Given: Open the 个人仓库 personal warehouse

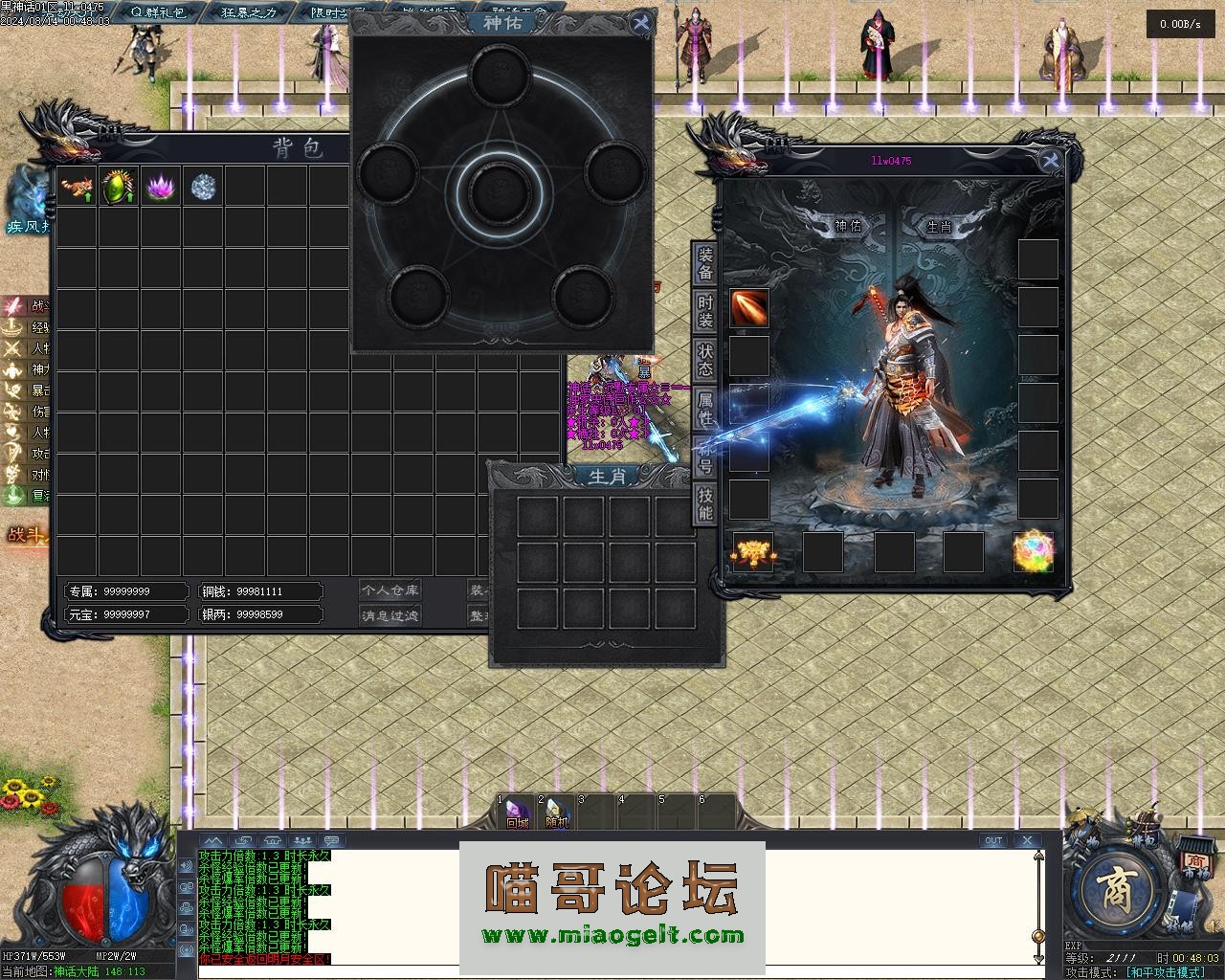Looking at the screenshot, I should click(390, 590).
